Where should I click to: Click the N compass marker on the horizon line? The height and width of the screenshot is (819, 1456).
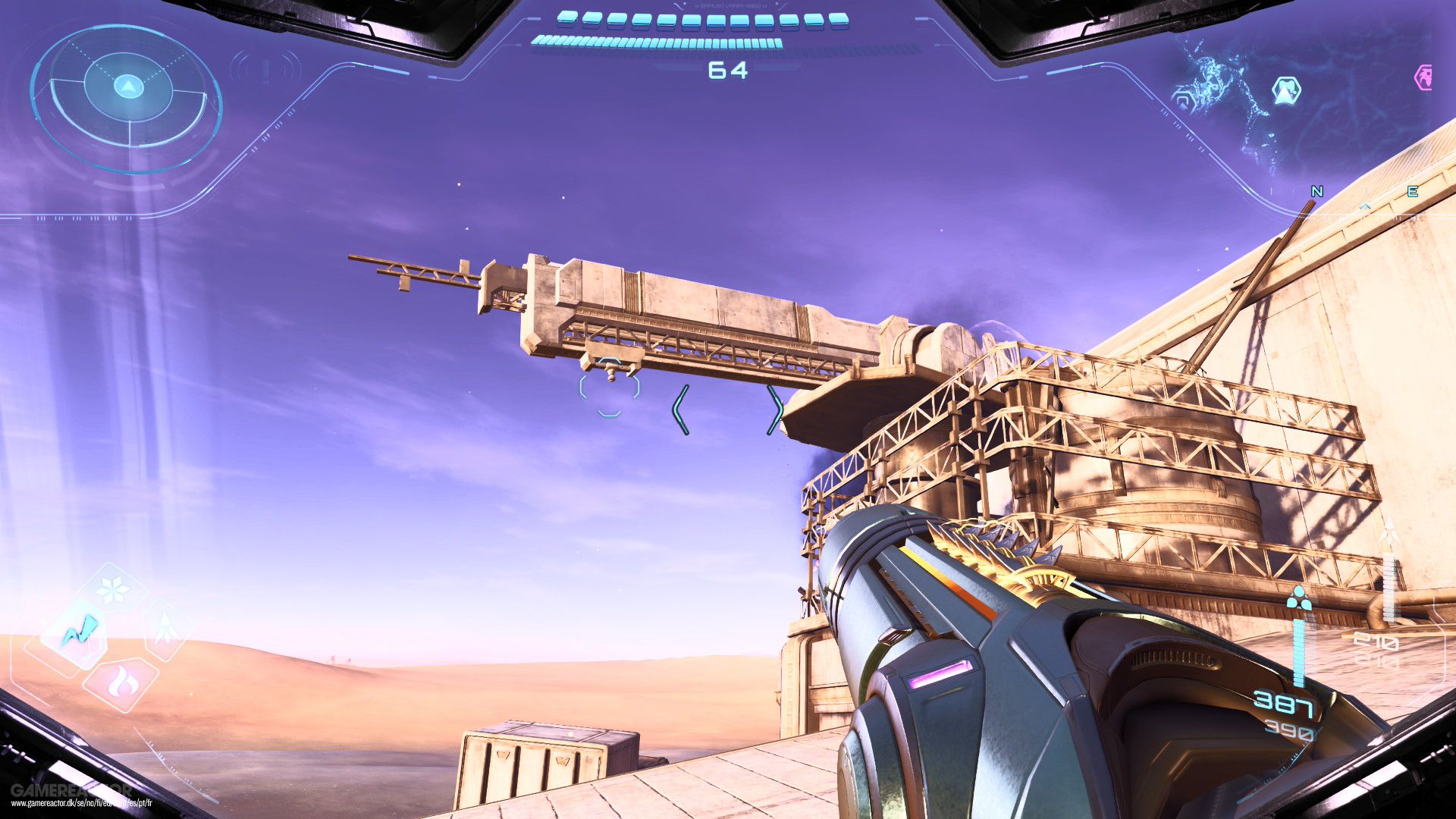point(1316,191)
